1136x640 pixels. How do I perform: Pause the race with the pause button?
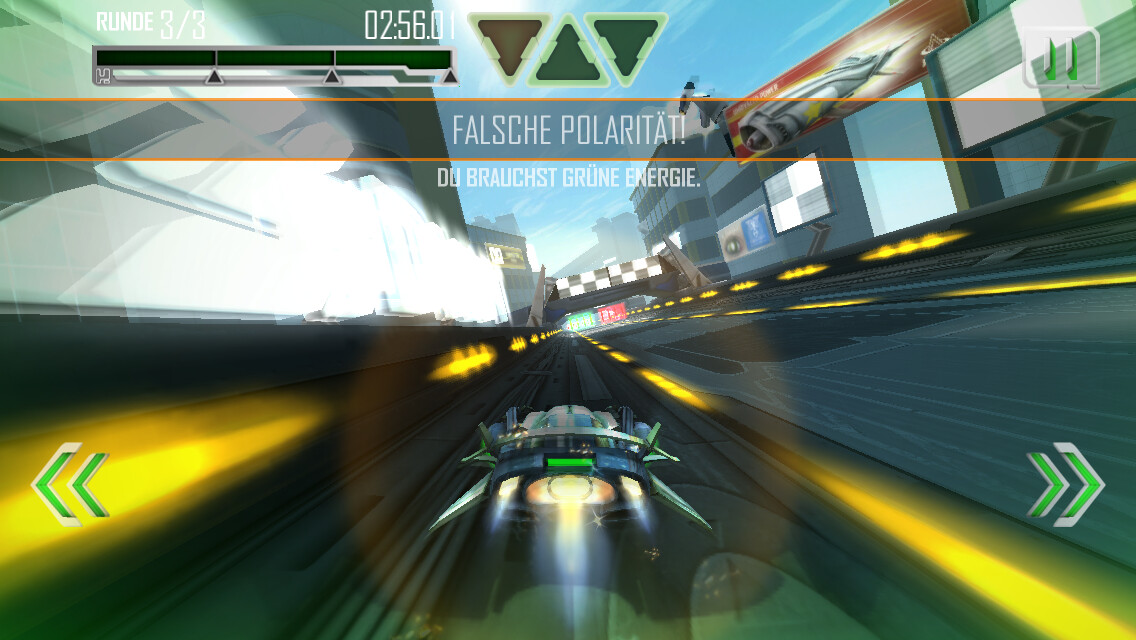pyautogui.click(x=1060, y=58)
